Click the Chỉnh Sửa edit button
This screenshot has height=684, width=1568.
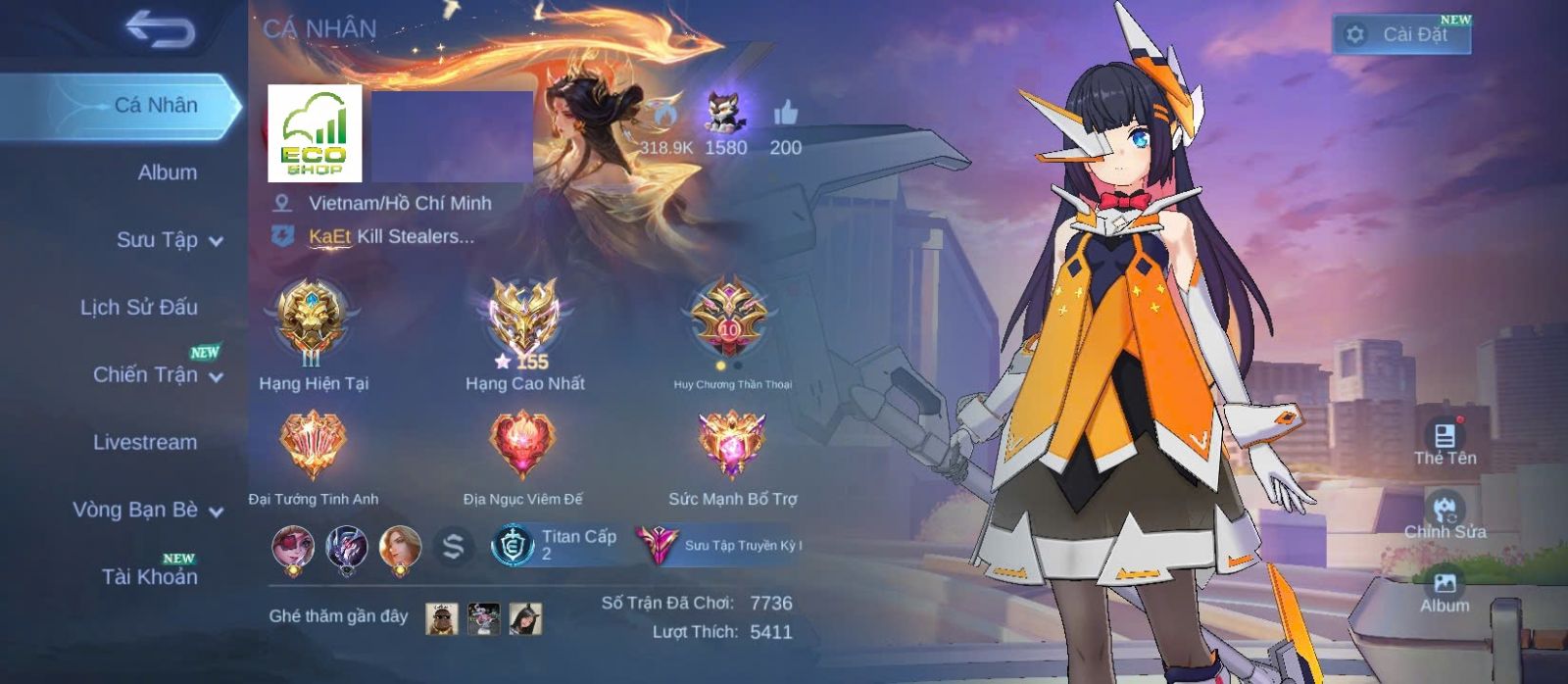coord(1445,516)
